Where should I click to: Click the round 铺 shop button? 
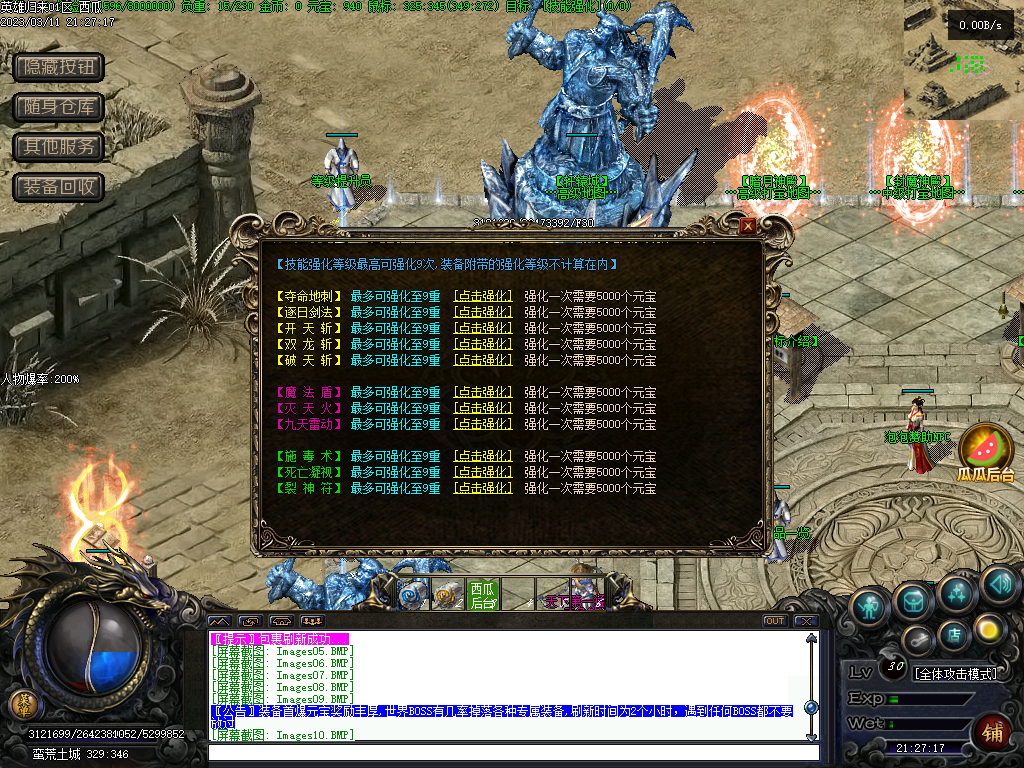point(991,733)
